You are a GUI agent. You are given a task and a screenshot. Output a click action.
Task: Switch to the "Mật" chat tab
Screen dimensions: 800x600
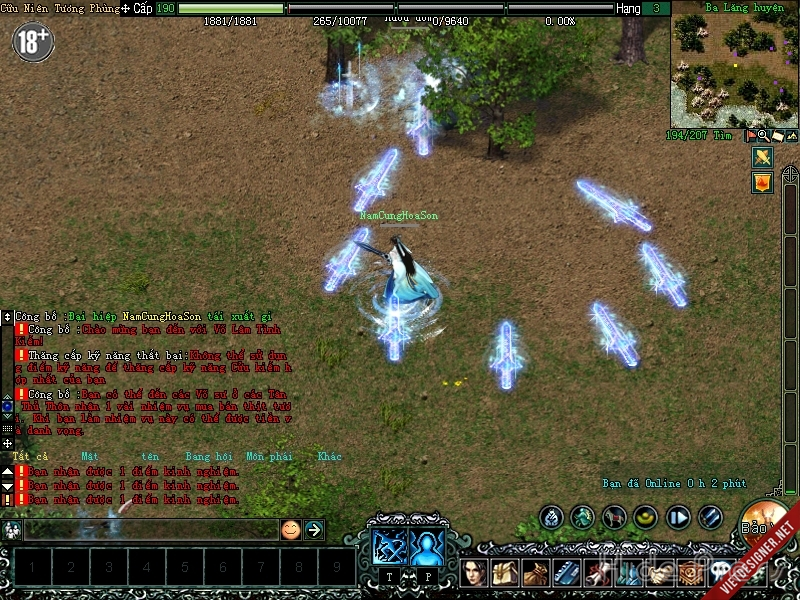click(91, 456)
